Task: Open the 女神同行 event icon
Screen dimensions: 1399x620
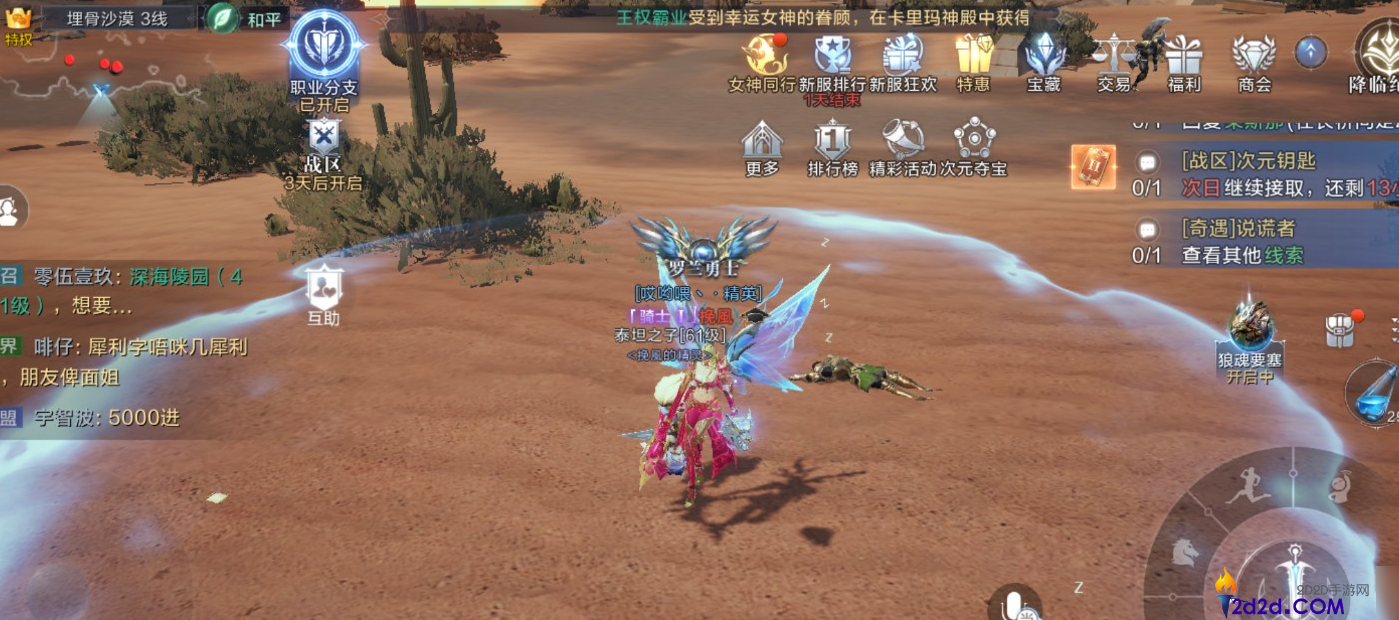Action: 762,57
